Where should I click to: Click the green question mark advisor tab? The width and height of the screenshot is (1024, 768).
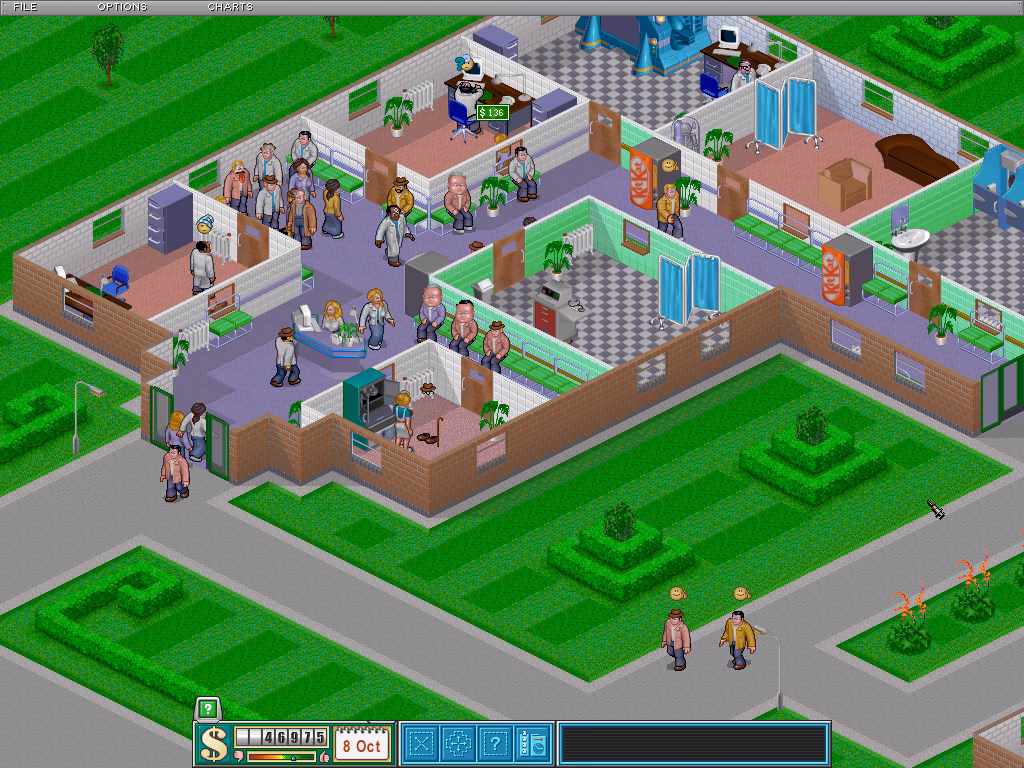coord(207,709)
